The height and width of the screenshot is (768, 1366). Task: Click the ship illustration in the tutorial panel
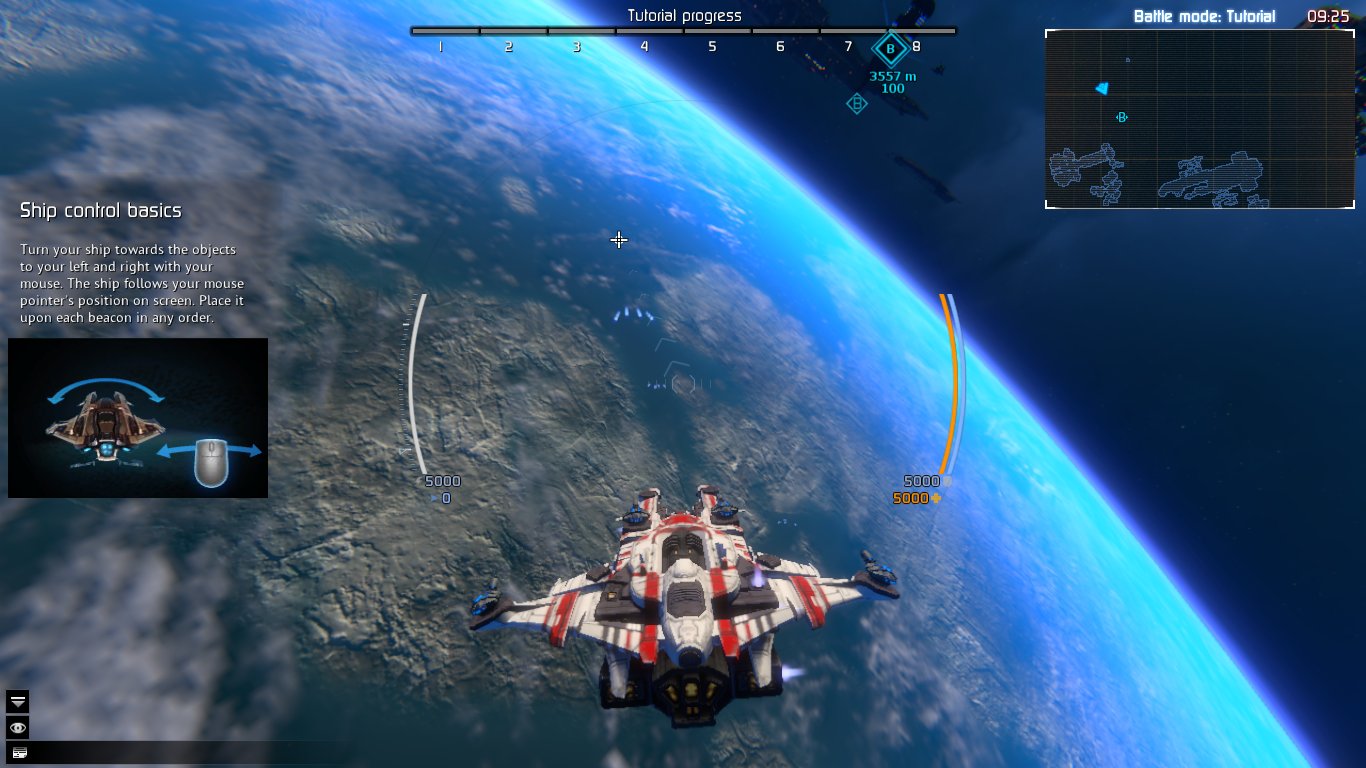pyautogui.click(x=107, y=428)
